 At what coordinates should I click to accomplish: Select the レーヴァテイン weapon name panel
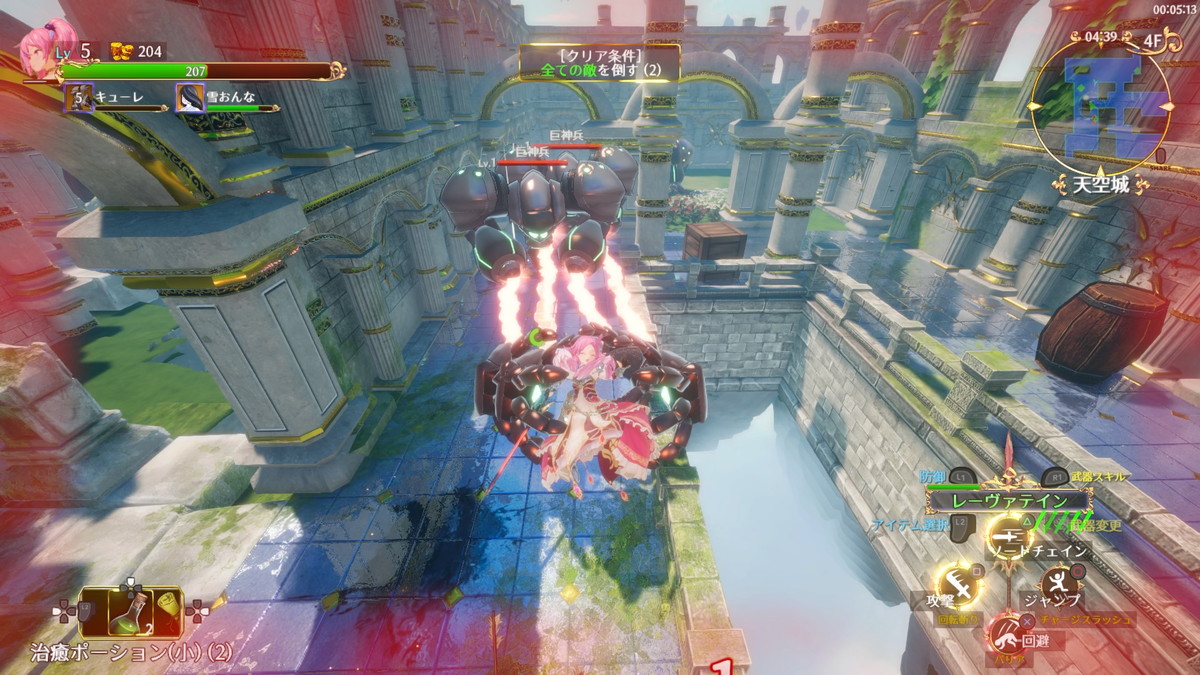(x=1007, y=500)
